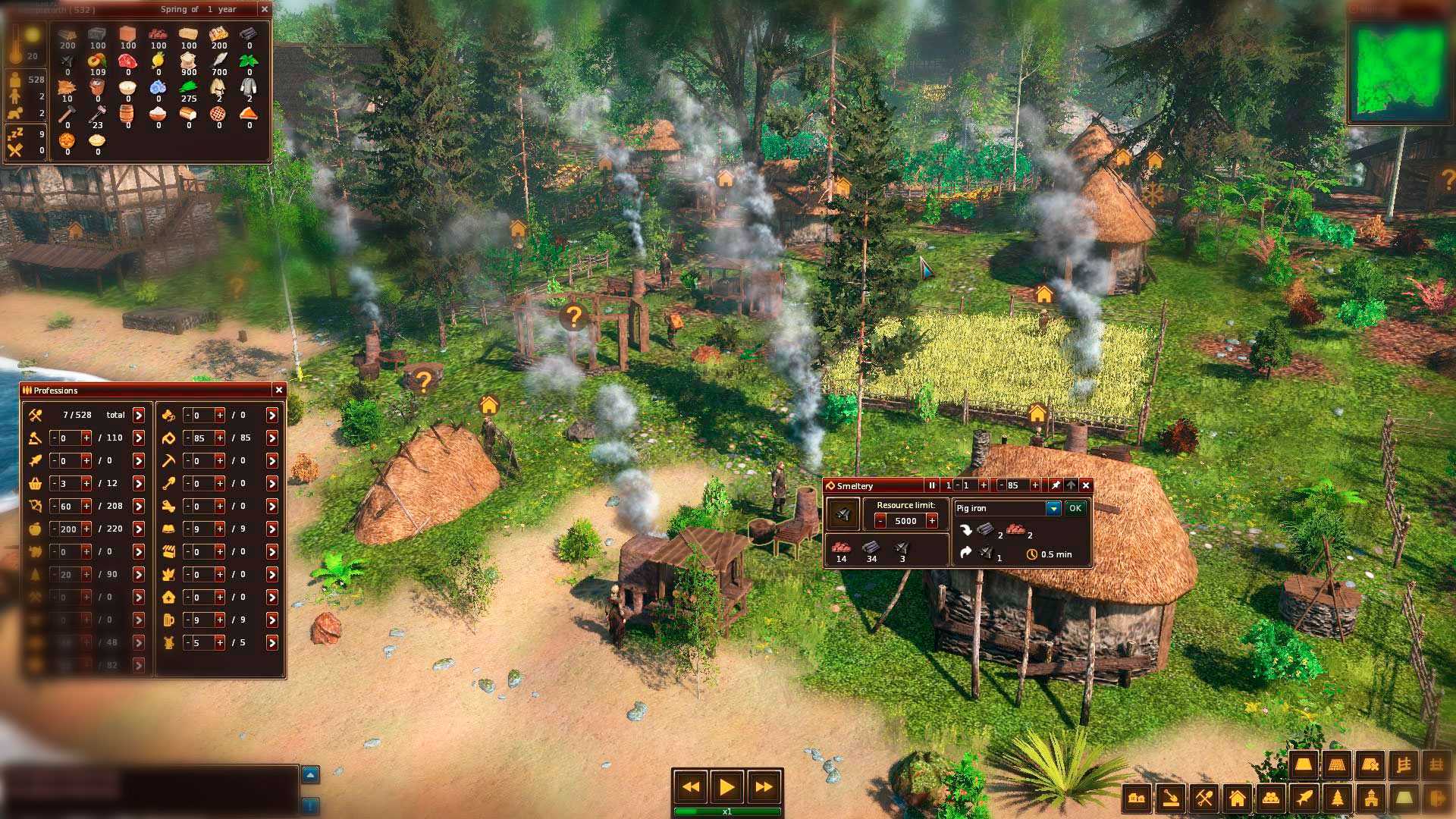
Task: Select the crossed pickaxe and shovel category
Action: pyautogui.click(x=1203, y=798)
